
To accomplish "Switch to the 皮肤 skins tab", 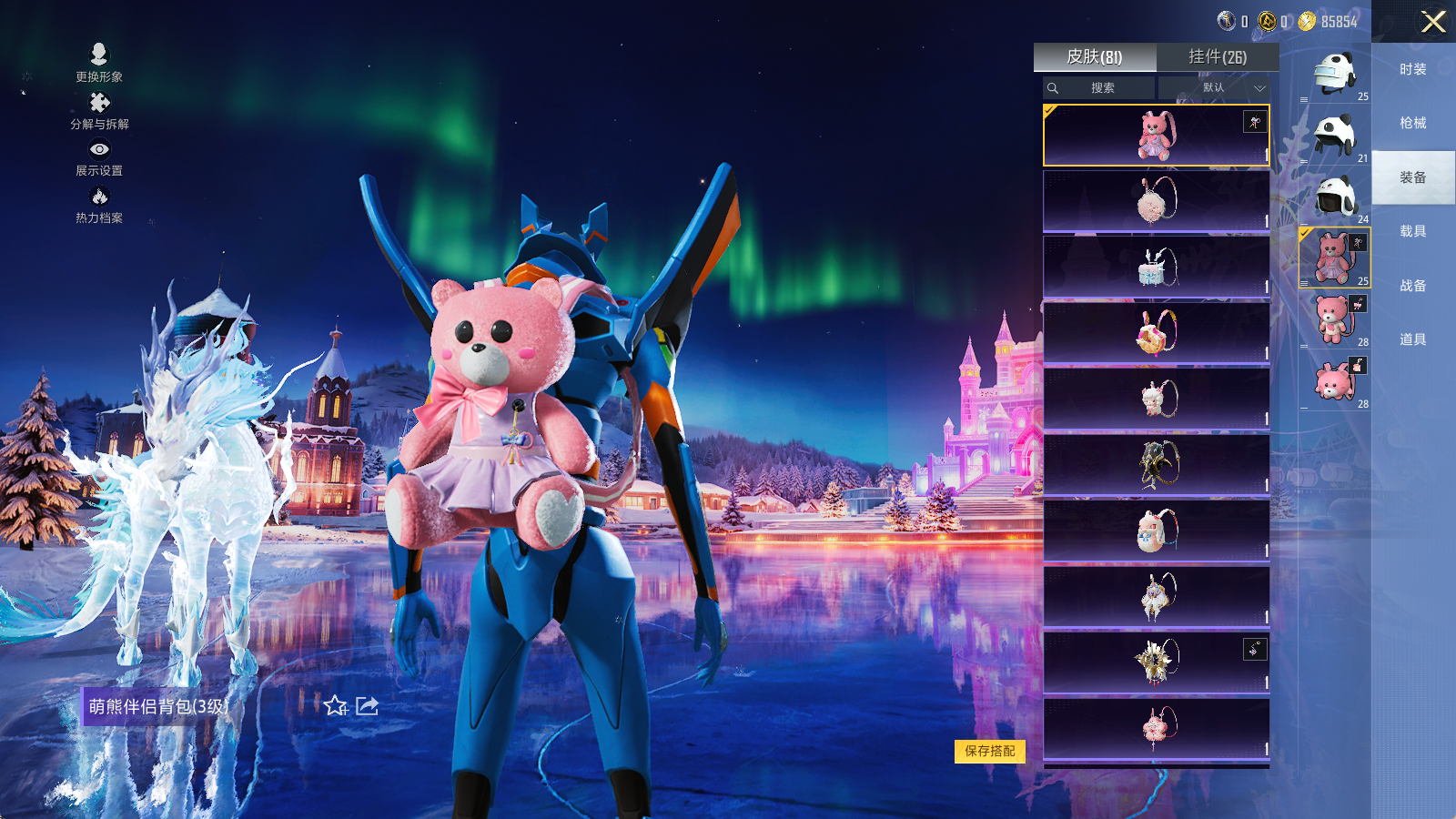I will [1095, 57].
